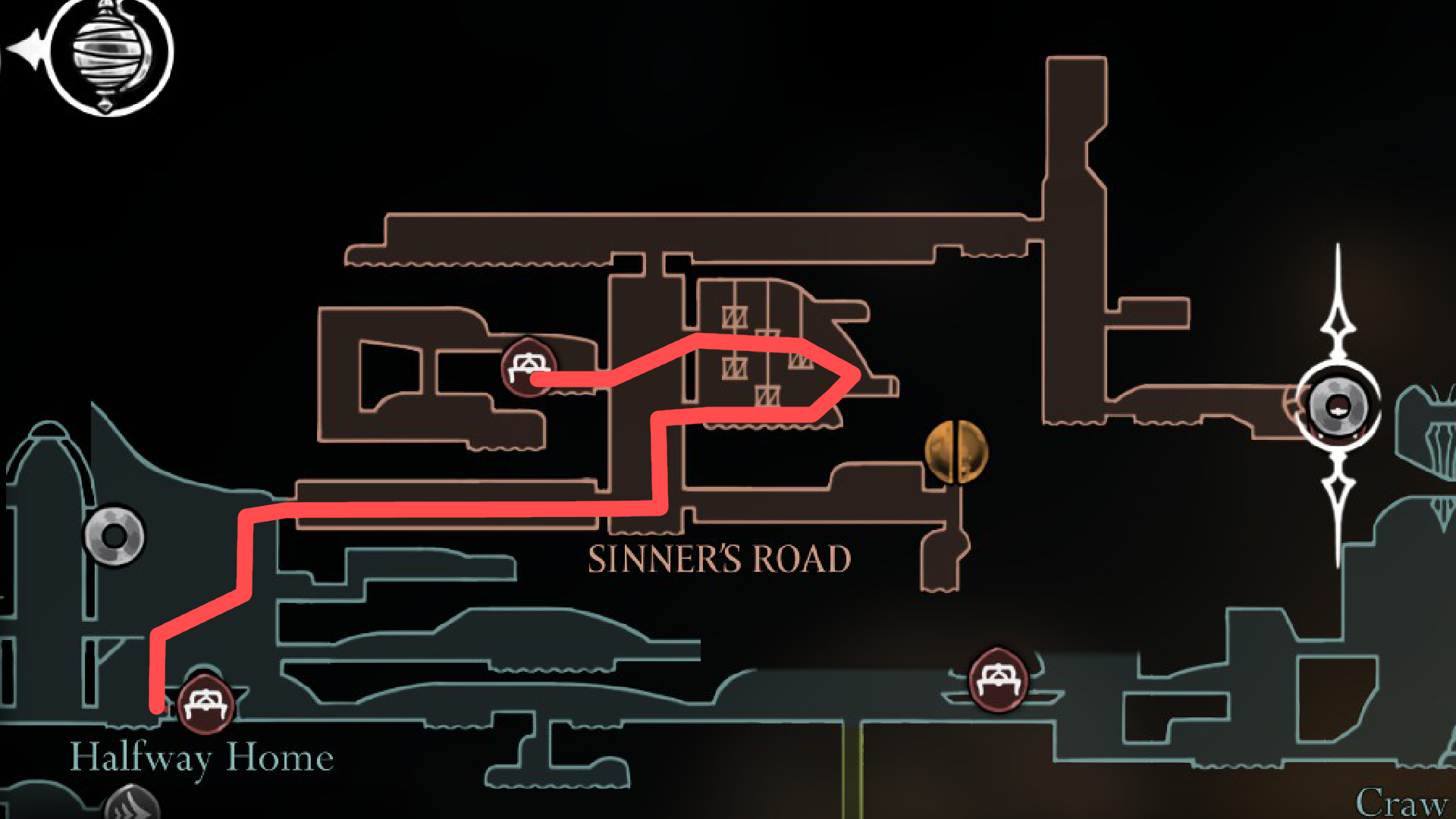Select the bench marker near Crawbside

pyautogui.click(x=999, y=681)
